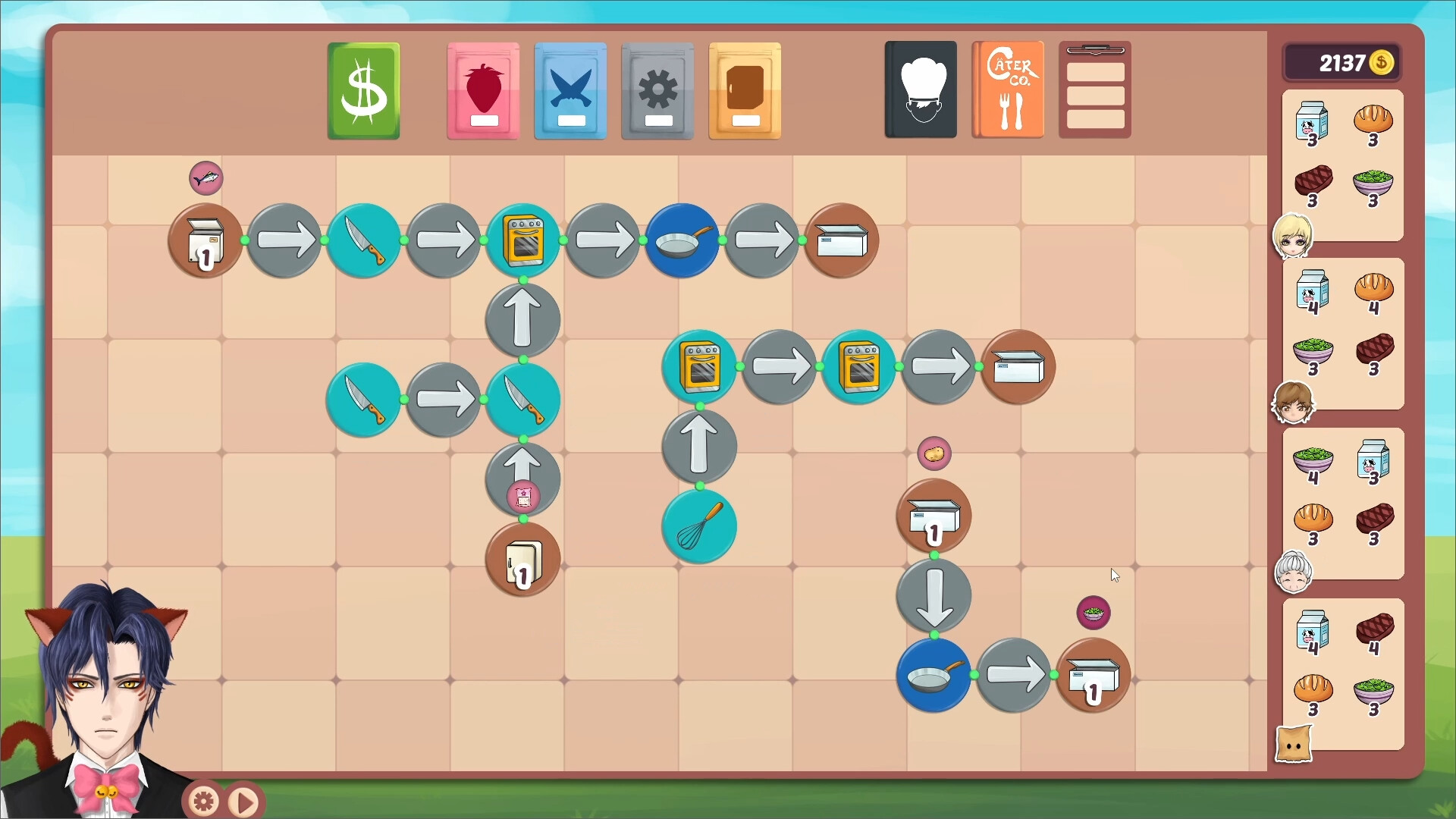The image size is (1456, 819).
Task: Click the money counter showing 2137
Action: 1343,63
